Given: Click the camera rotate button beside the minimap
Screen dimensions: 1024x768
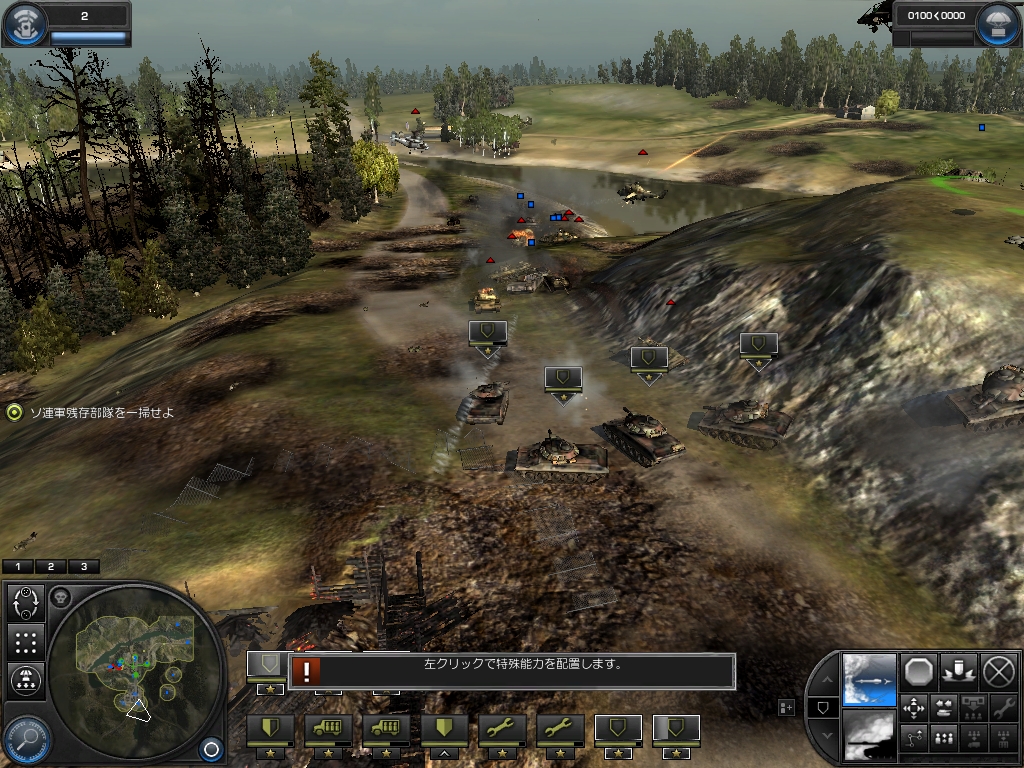Looking at the screenshot, I should tap(26, 603).
